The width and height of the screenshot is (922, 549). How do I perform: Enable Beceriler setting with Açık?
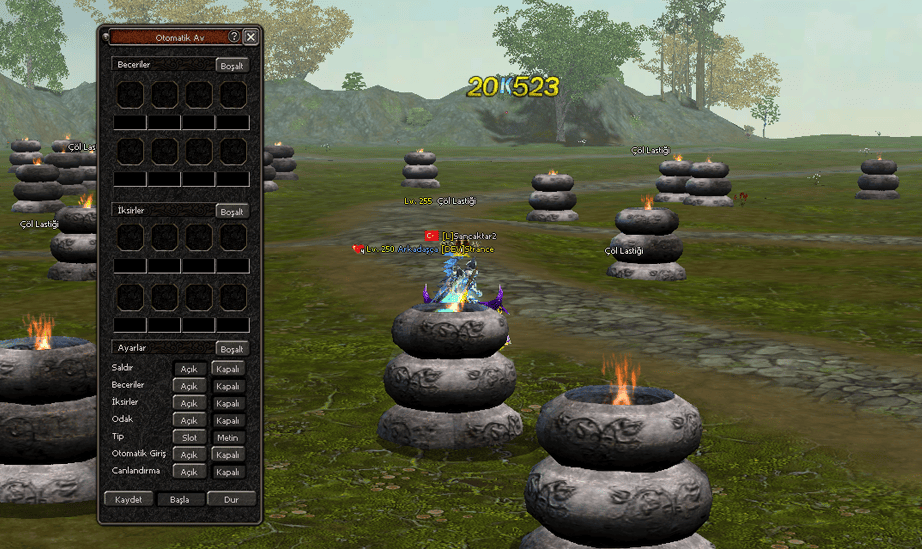coord(189,386)
